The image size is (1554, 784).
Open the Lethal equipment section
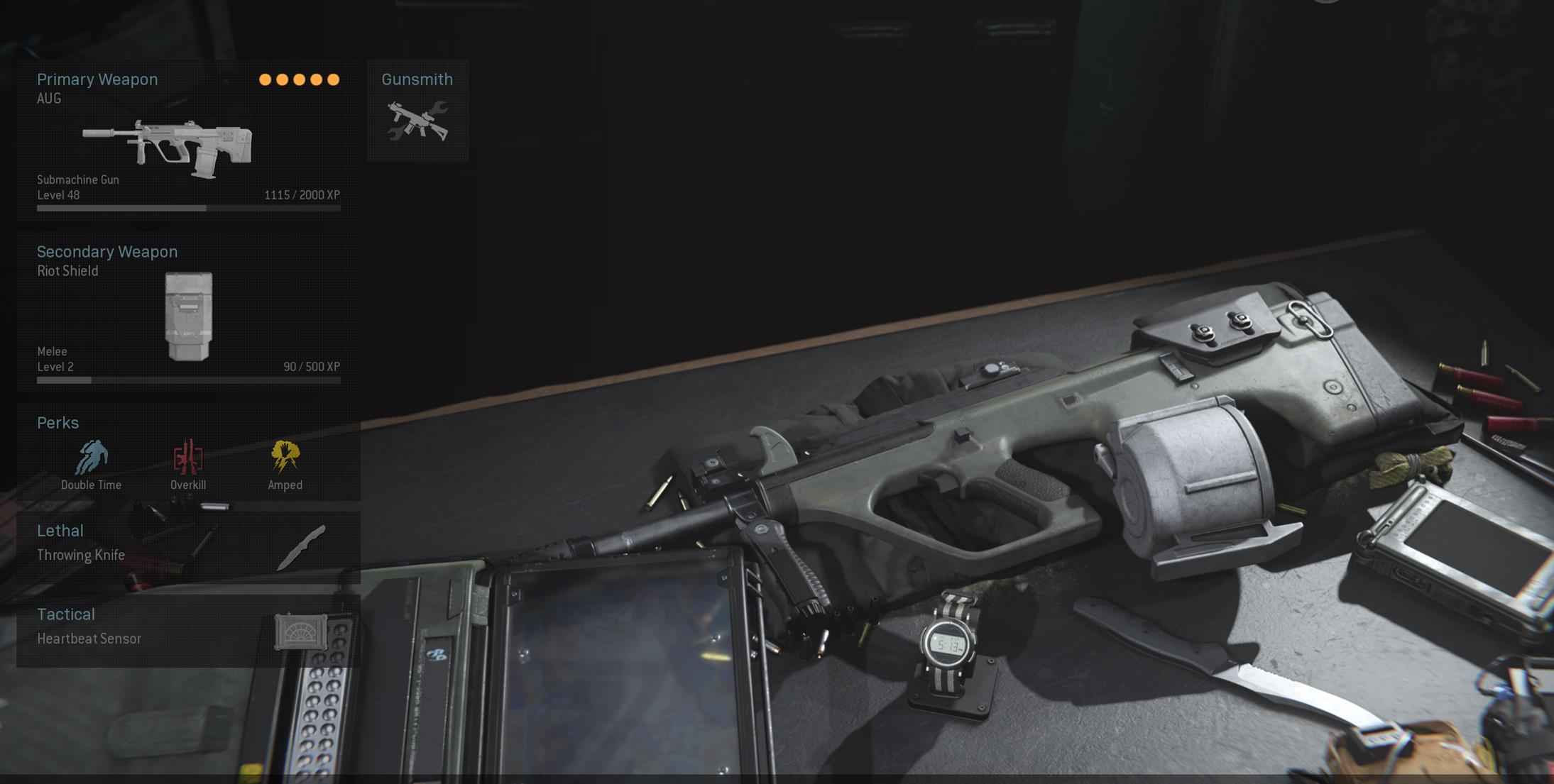[x=60, y=531]
